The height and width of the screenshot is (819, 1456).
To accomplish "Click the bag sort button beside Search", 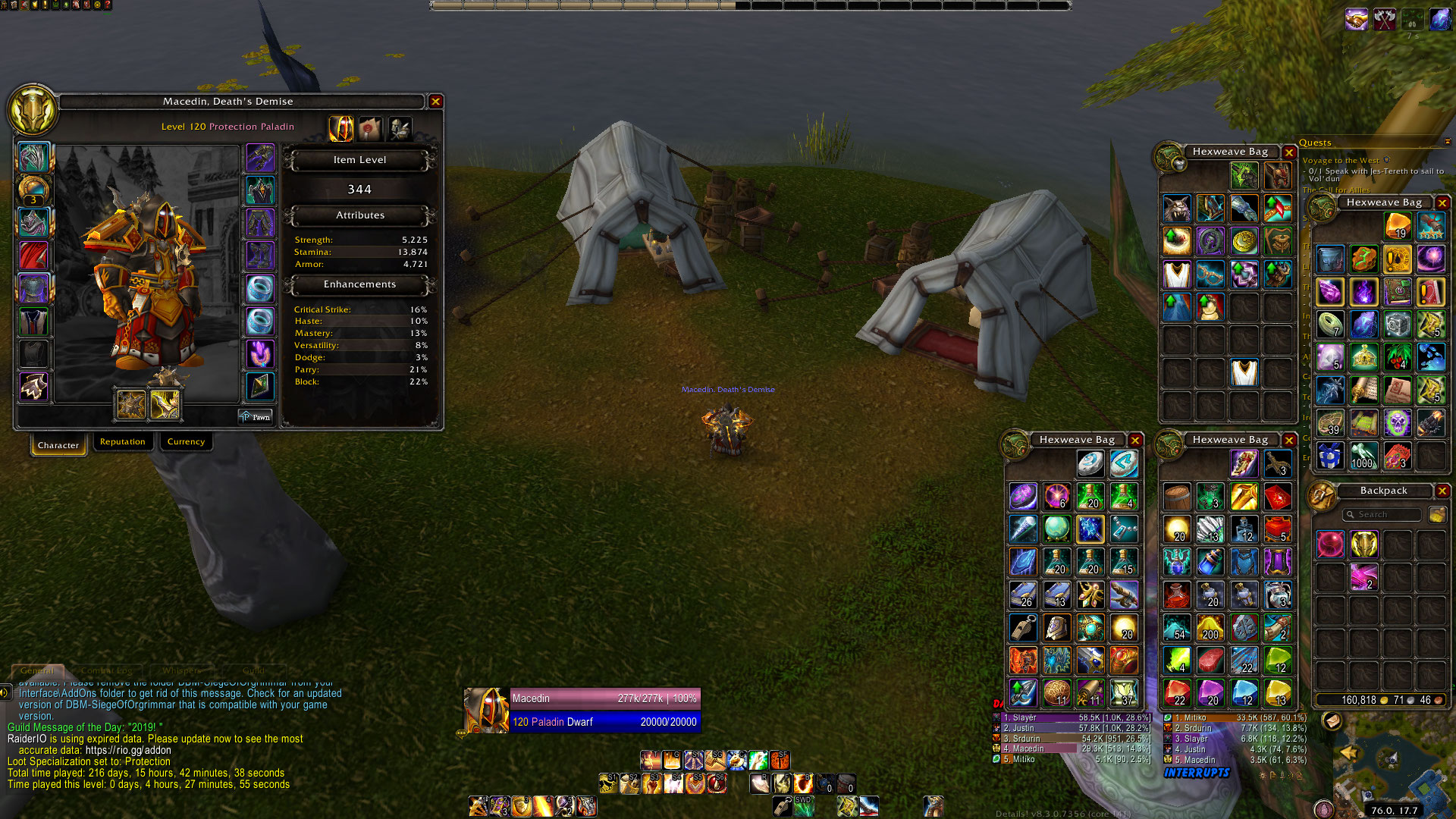I will (x=1436, y=514).
